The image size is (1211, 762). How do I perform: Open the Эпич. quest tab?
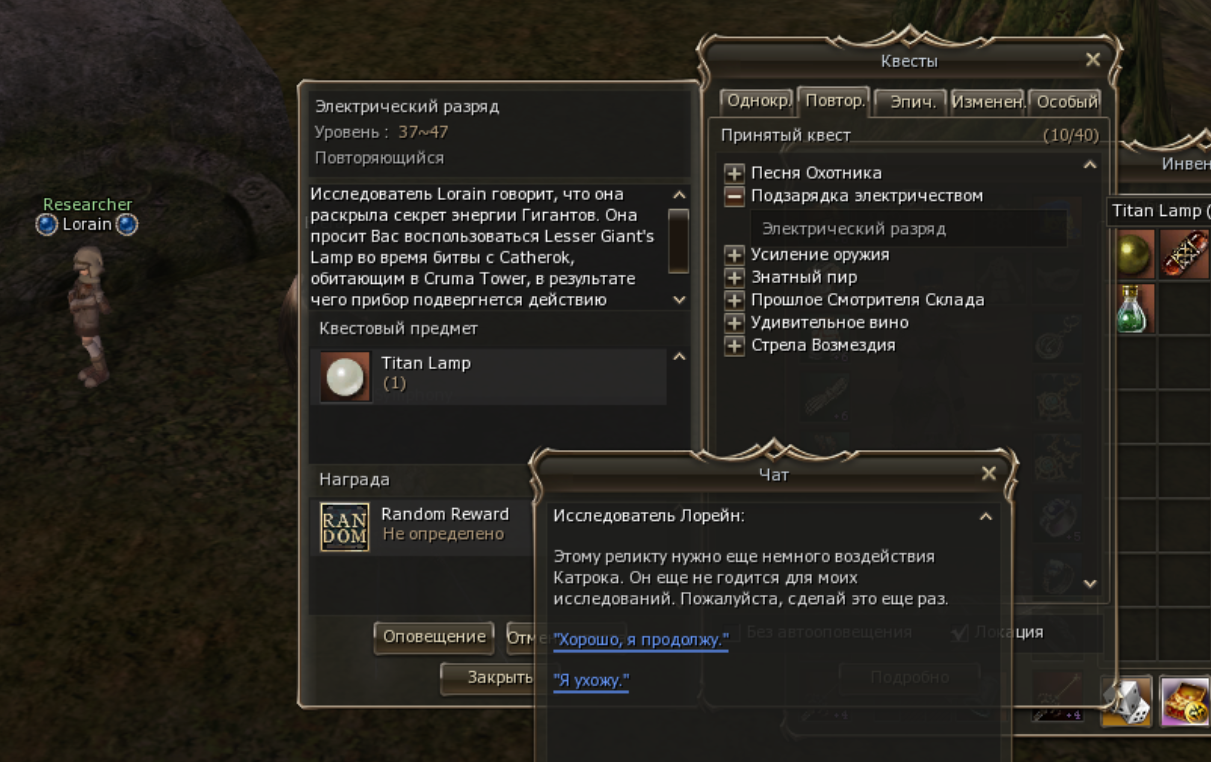(912, 102)
